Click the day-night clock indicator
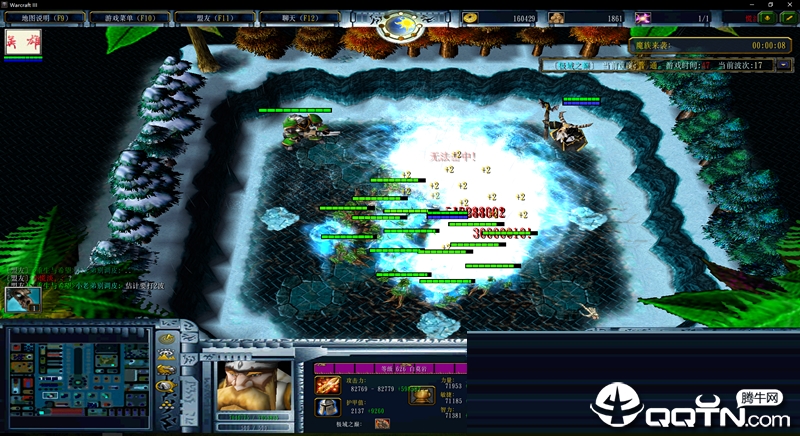This screenshot has width=800, height=436. tap(400, 24)
